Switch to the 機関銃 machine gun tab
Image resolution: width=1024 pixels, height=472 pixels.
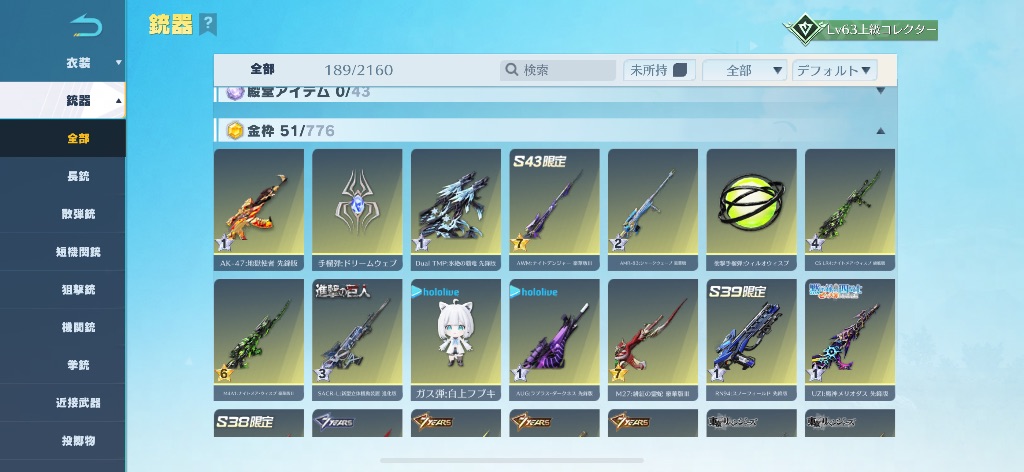[78, 327]
